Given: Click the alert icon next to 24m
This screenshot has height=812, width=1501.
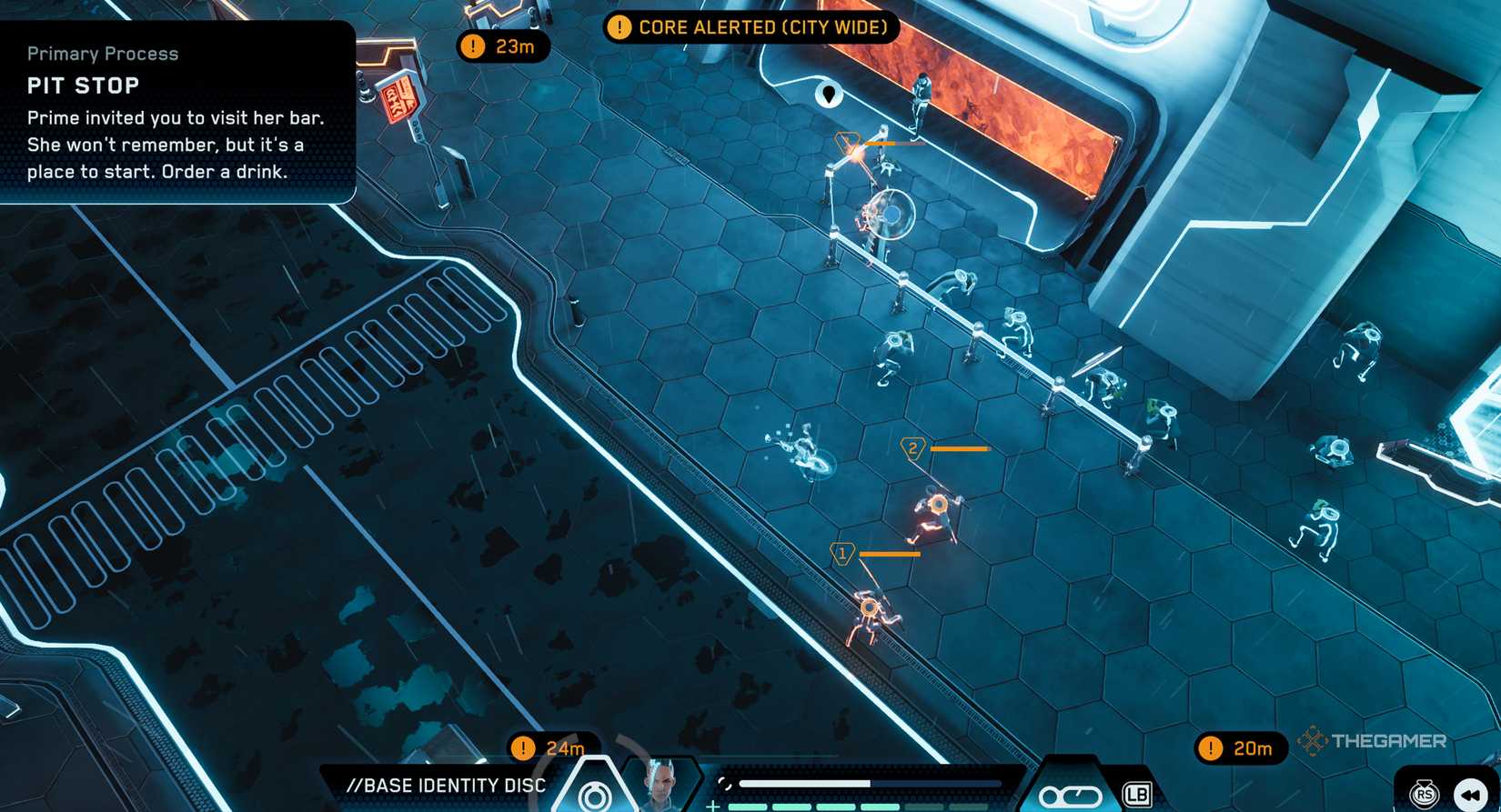Looking at the screenshot, I should 523,748.
